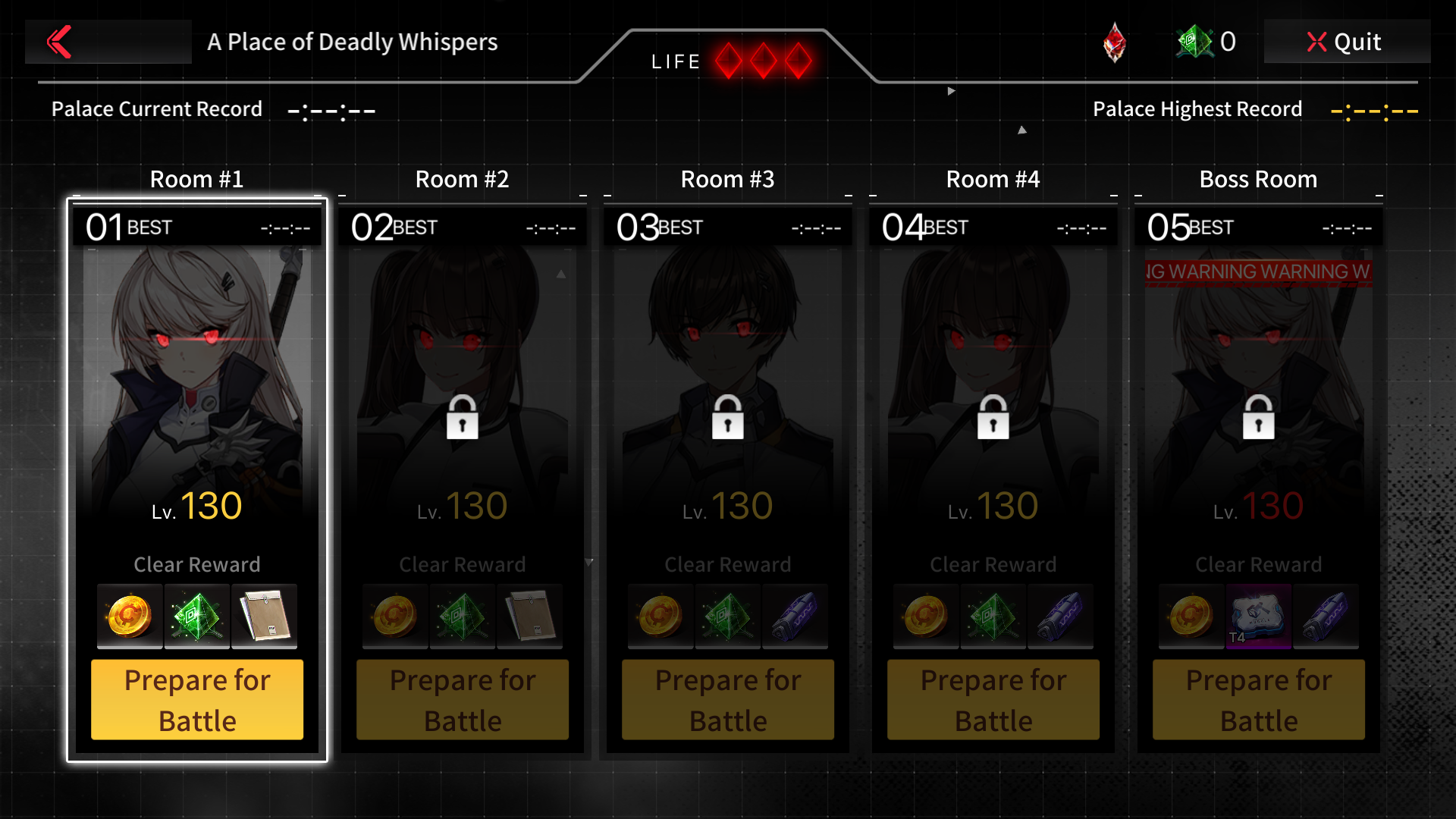Click the middle LIFE diamond indicator
This screenshot has height=819, width=1456.
pyautogui.click(x=762, y=60)
